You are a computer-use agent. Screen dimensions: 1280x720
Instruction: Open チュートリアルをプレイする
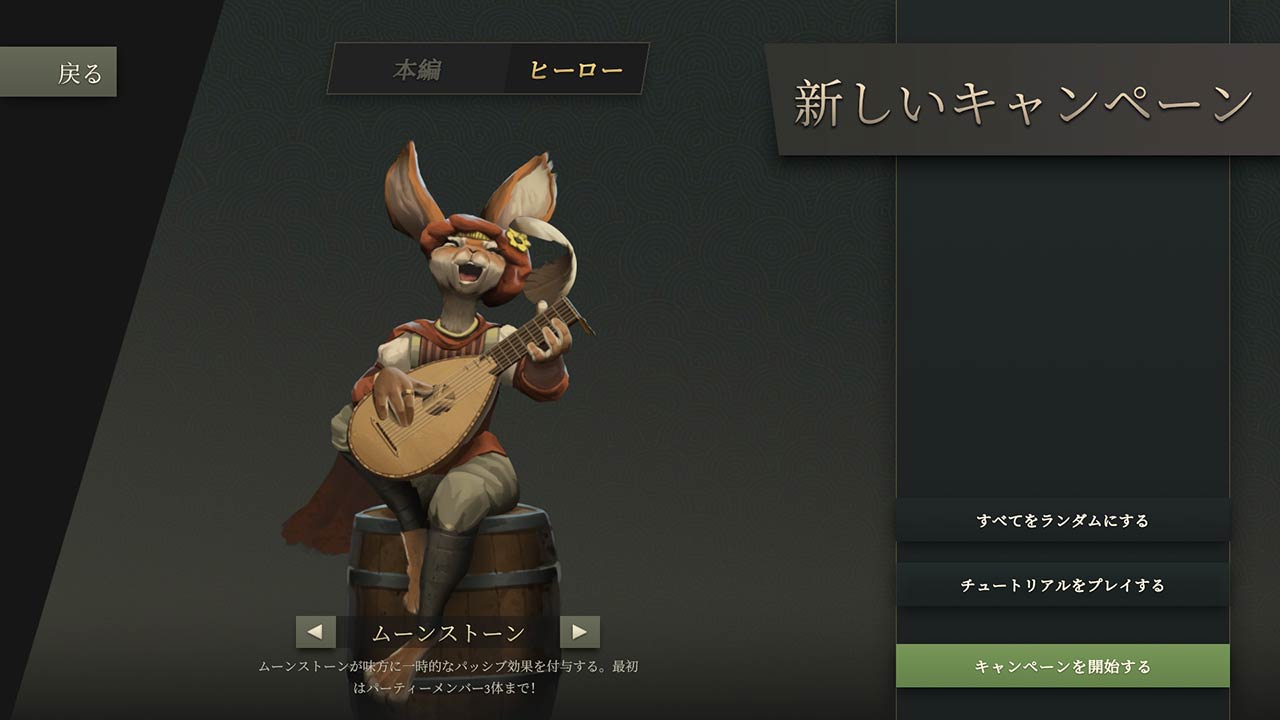point(1062,585)
